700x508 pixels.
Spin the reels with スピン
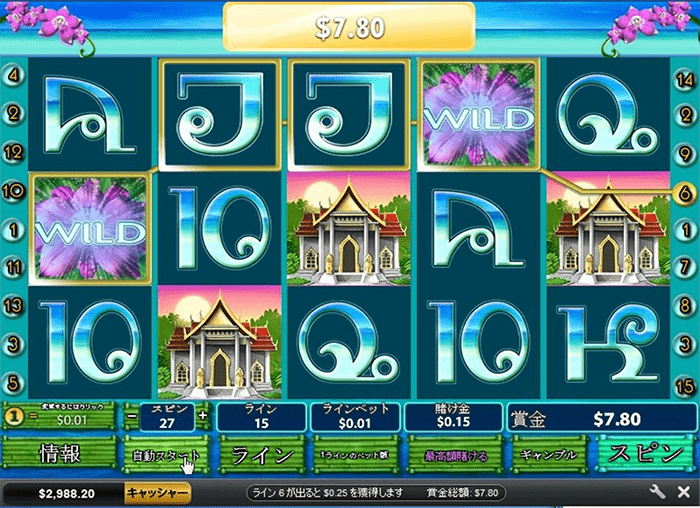click(x=645, y=453)
